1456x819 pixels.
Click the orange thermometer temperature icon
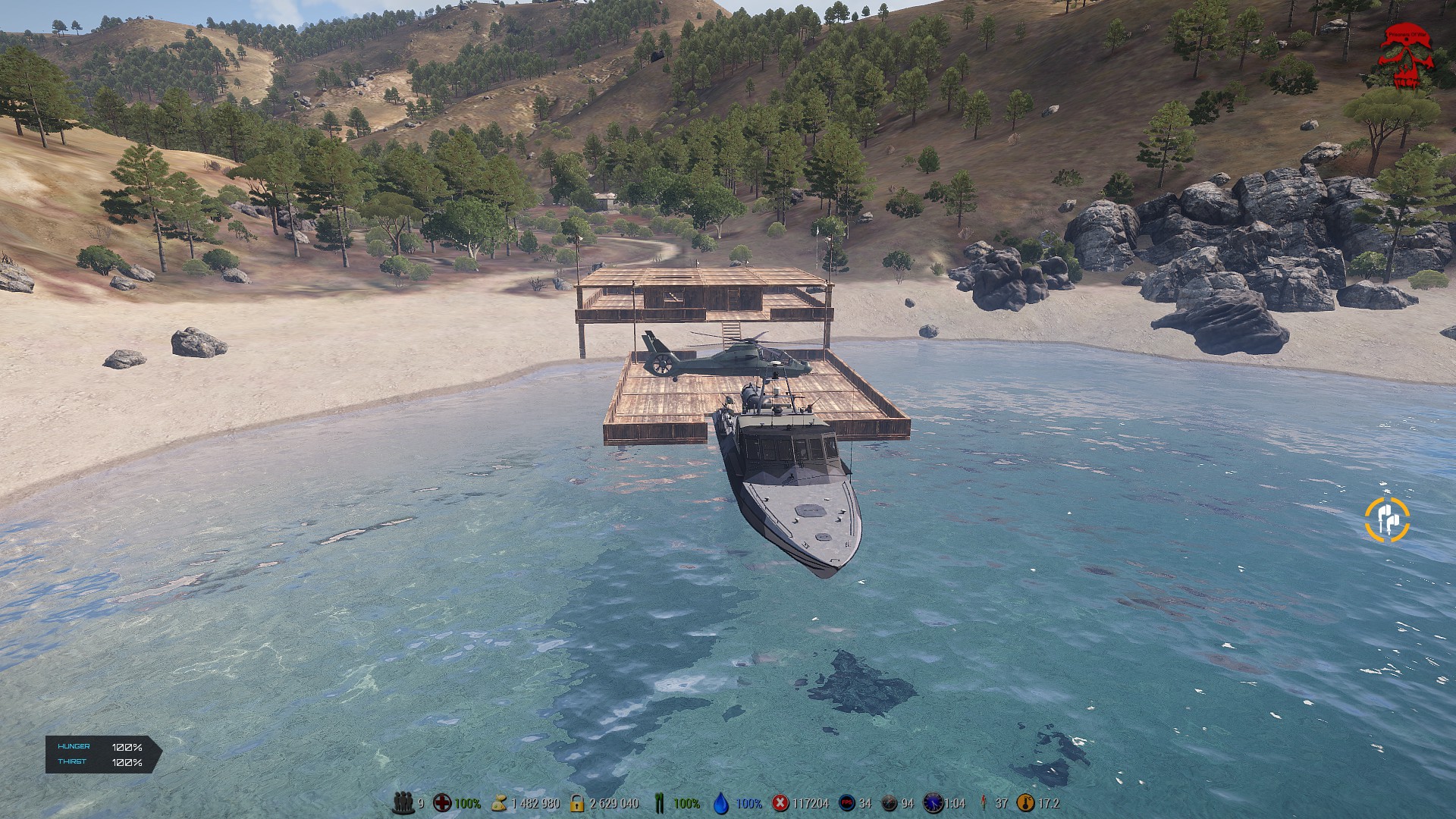point(1025,802)
